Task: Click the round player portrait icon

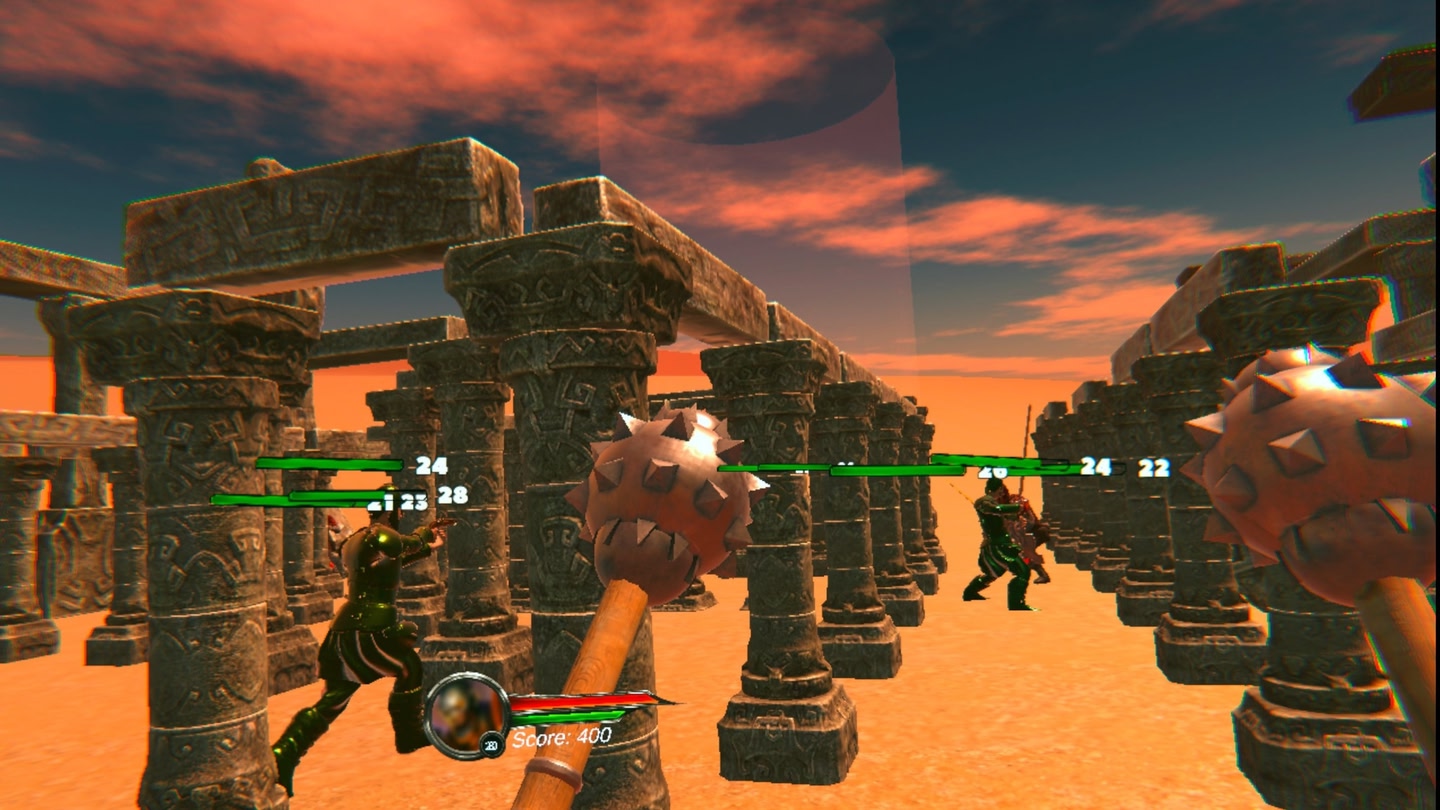Action: [467, 713]
